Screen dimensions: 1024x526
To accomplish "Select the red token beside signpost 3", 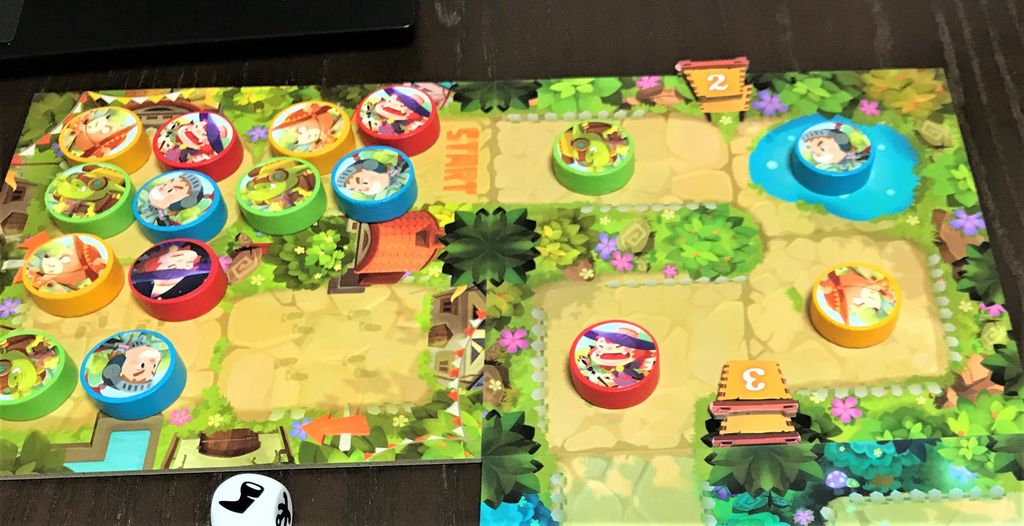I will (614, 361).
